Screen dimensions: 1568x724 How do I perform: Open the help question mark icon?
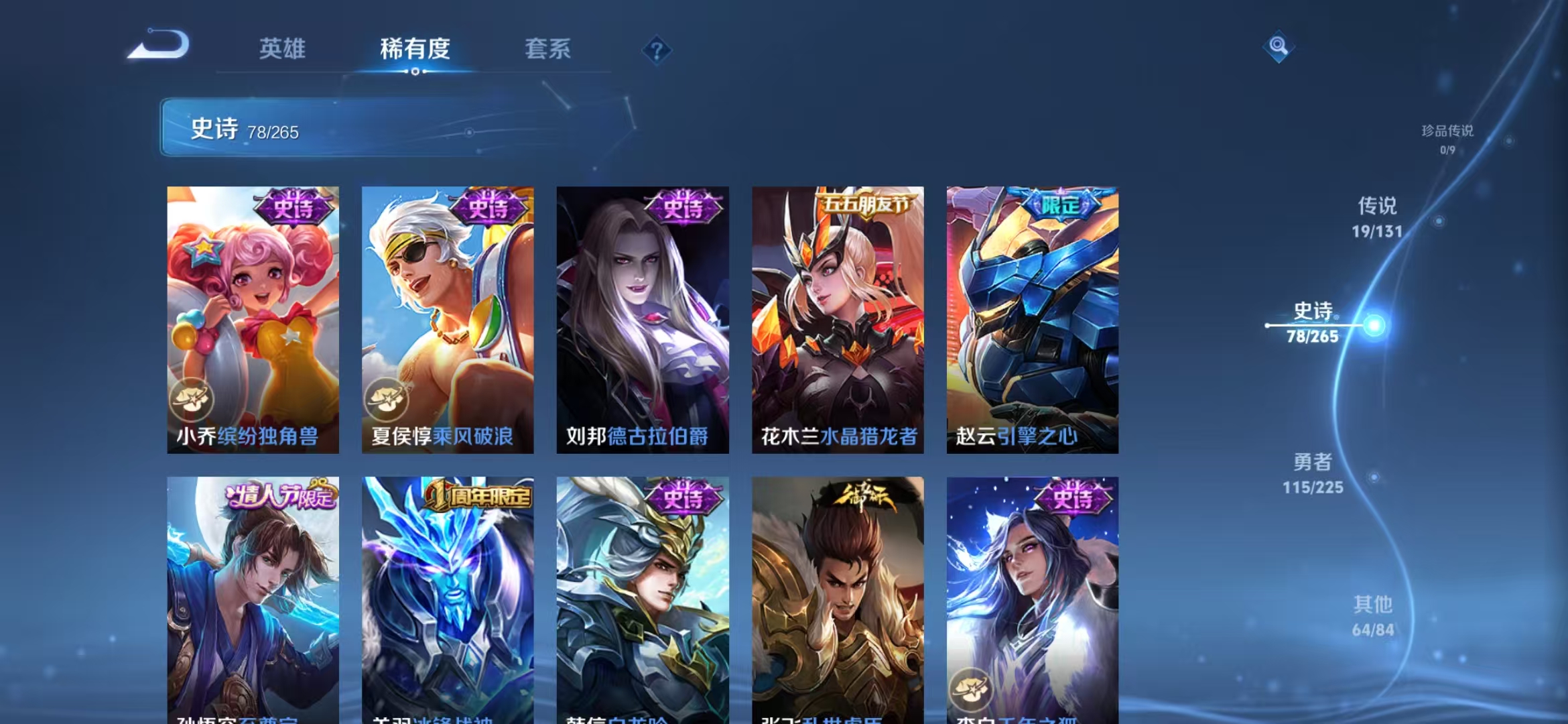click(x=657, y=50)
